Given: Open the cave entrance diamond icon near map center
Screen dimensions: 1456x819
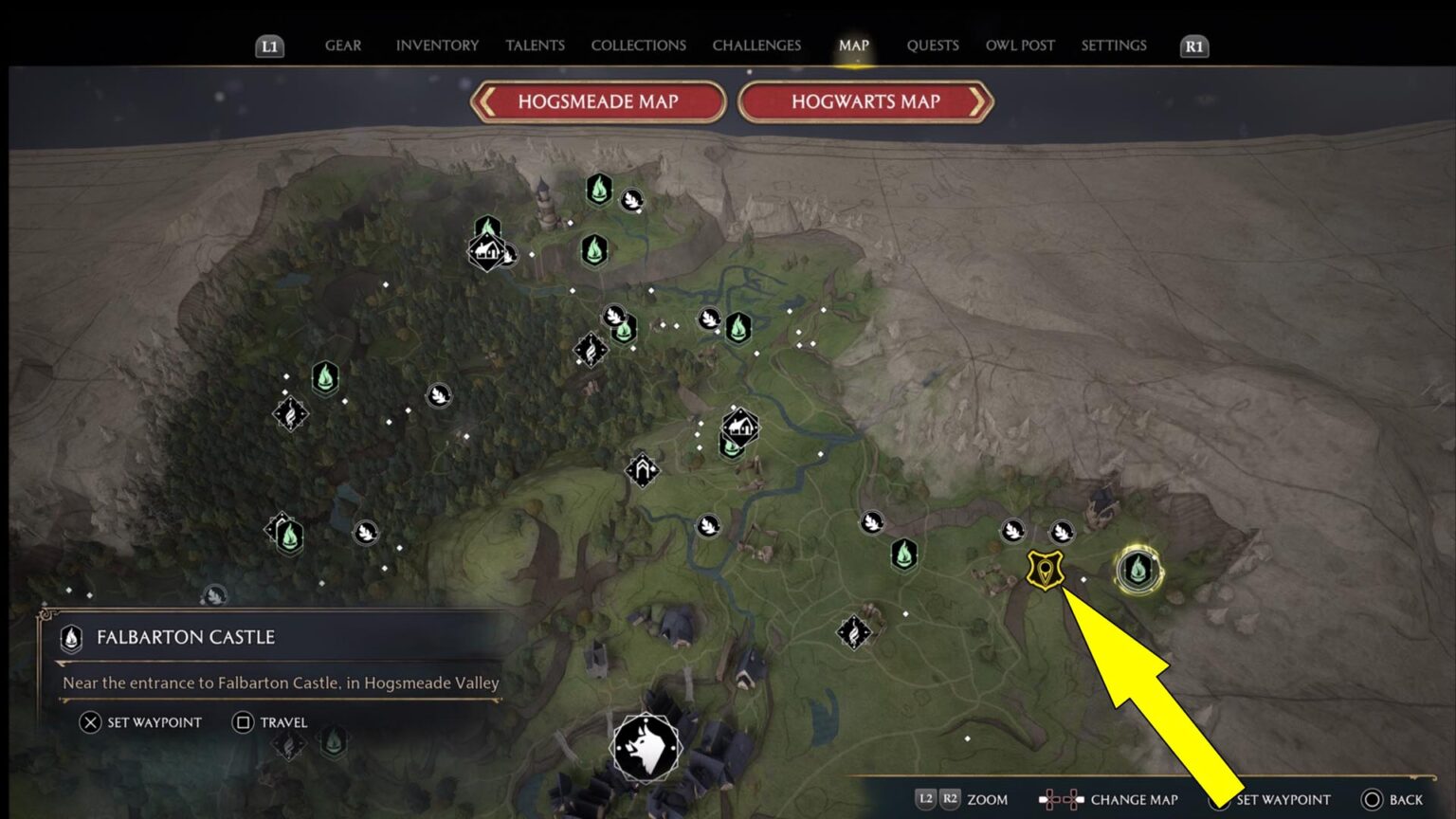Looking at the screenshot, I should (x=643, y=468).
